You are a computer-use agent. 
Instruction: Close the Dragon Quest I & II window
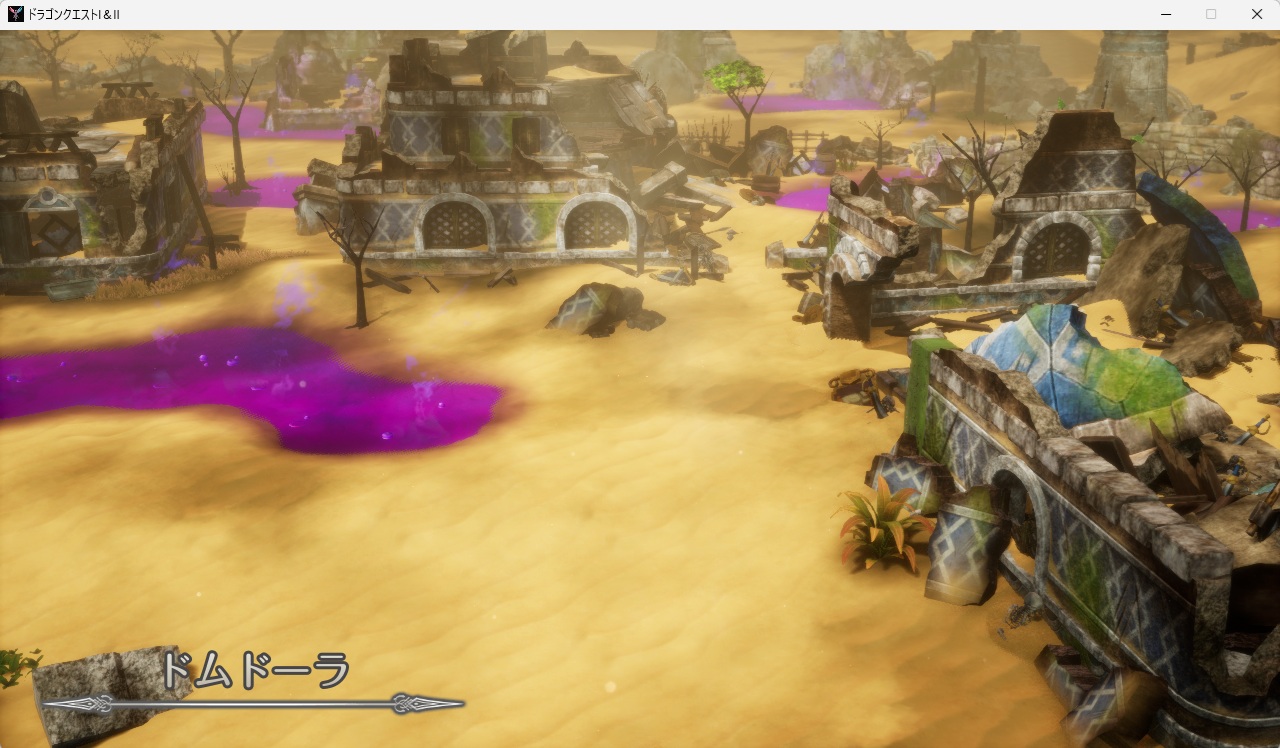[x=1257, y=14]
